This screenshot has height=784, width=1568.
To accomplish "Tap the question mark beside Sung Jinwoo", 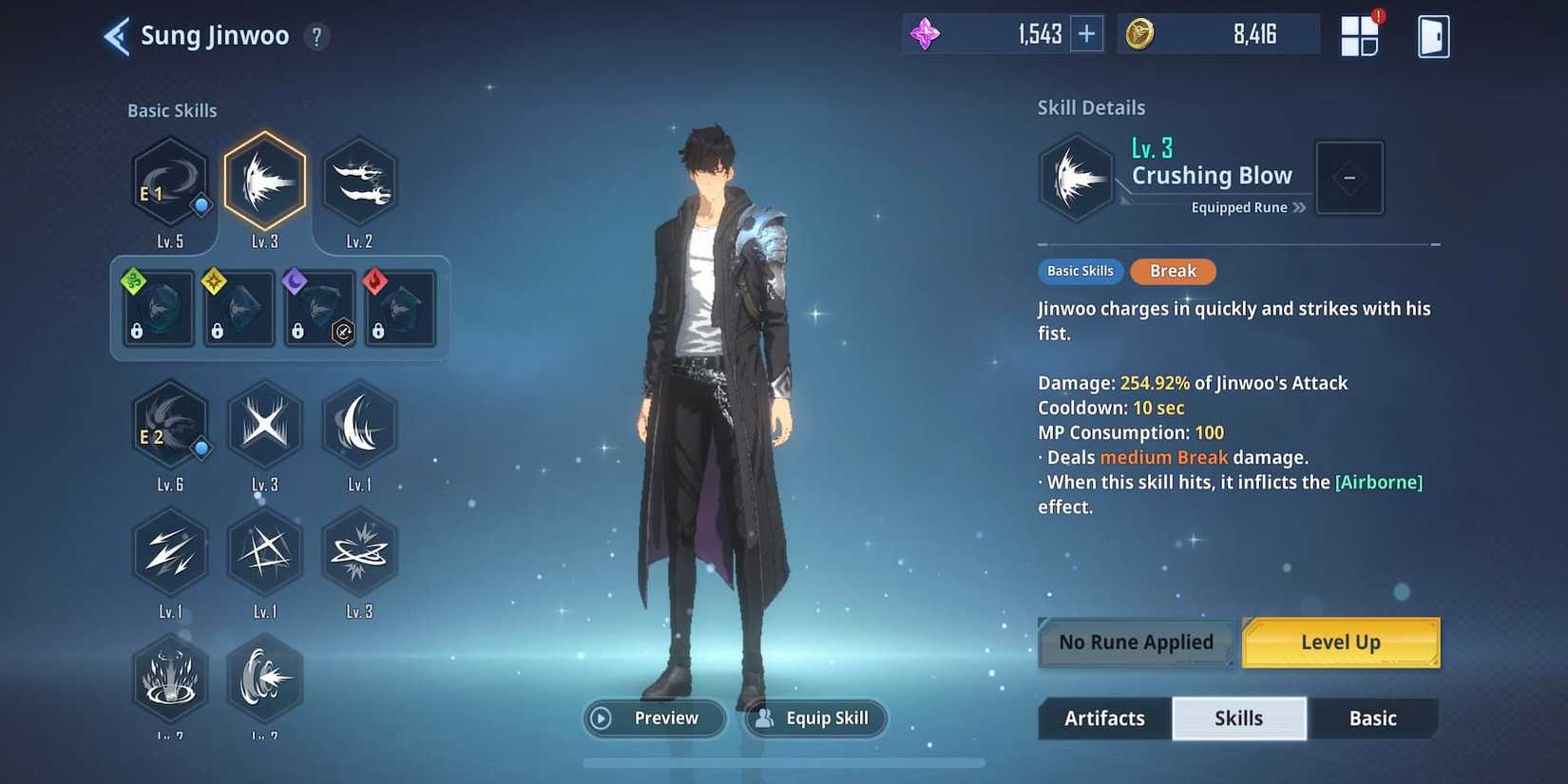I will [316, 36].
